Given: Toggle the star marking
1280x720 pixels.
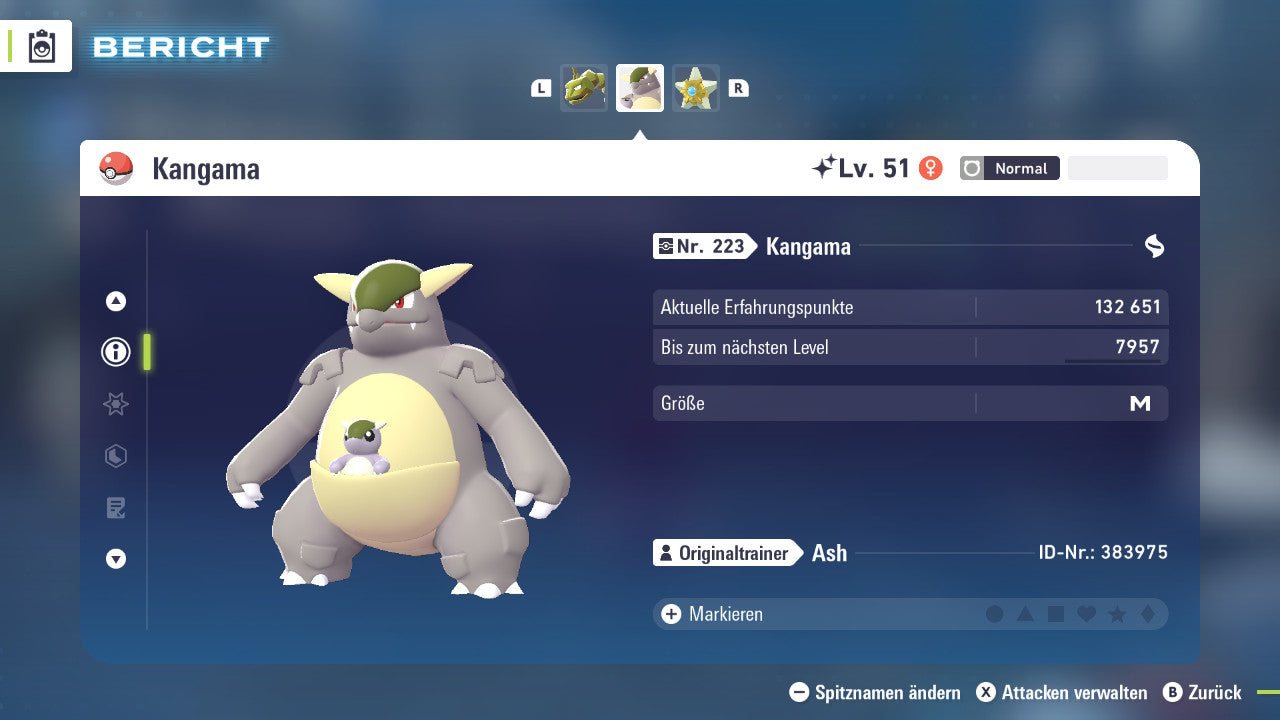Looking at the screenshot, I should (1117, 614).
